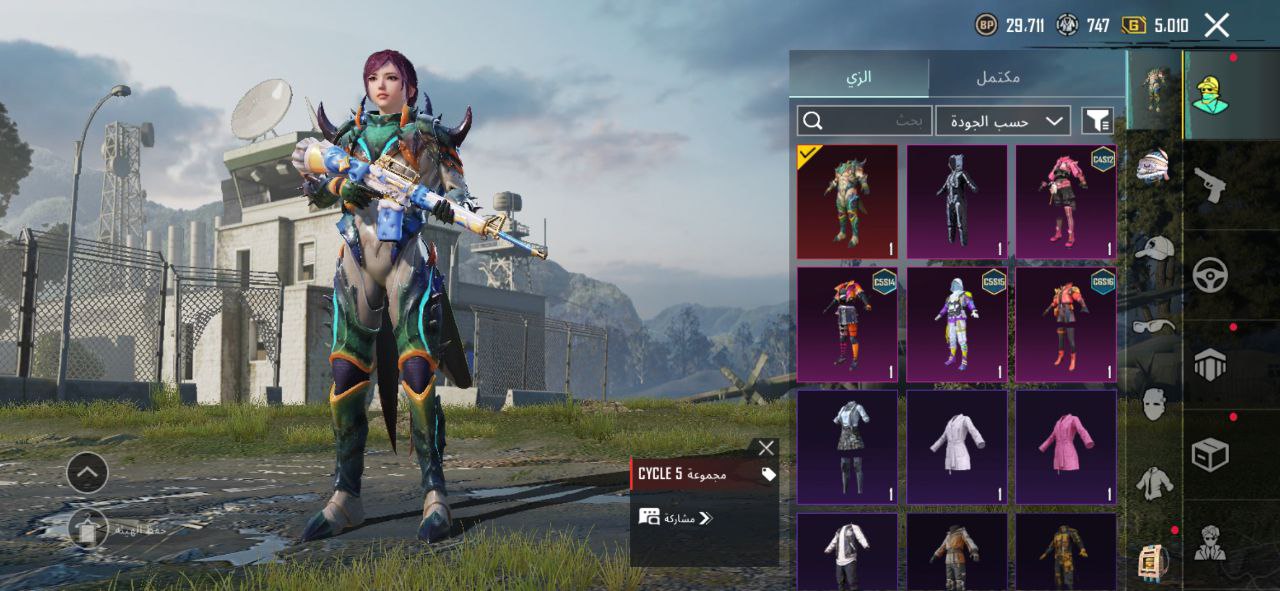Open the pistol weapons category

[x=1210, y=185]
